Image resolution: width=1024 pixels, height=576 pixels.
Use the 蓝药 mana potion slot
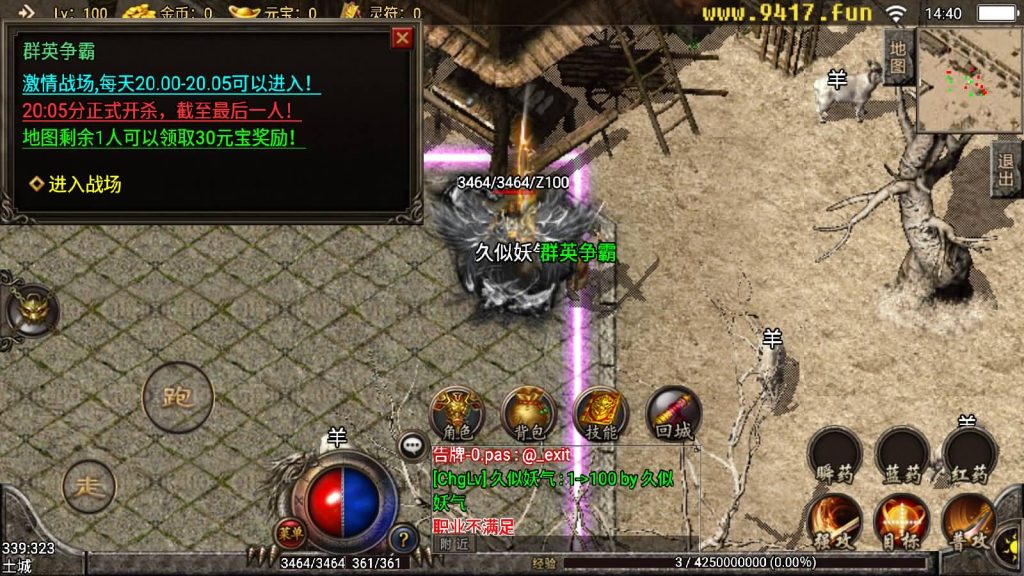click(902, 455)
